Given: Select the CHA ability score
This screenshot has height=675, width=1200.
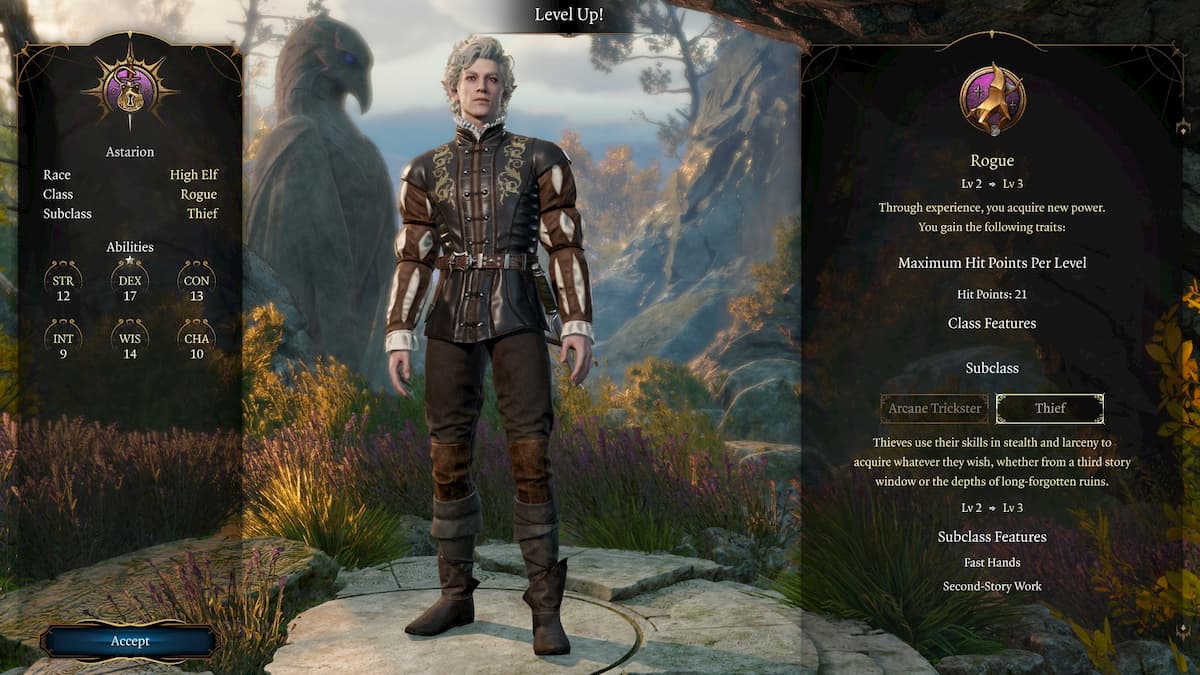Looking at the screenshot, I should click(196, 345).
